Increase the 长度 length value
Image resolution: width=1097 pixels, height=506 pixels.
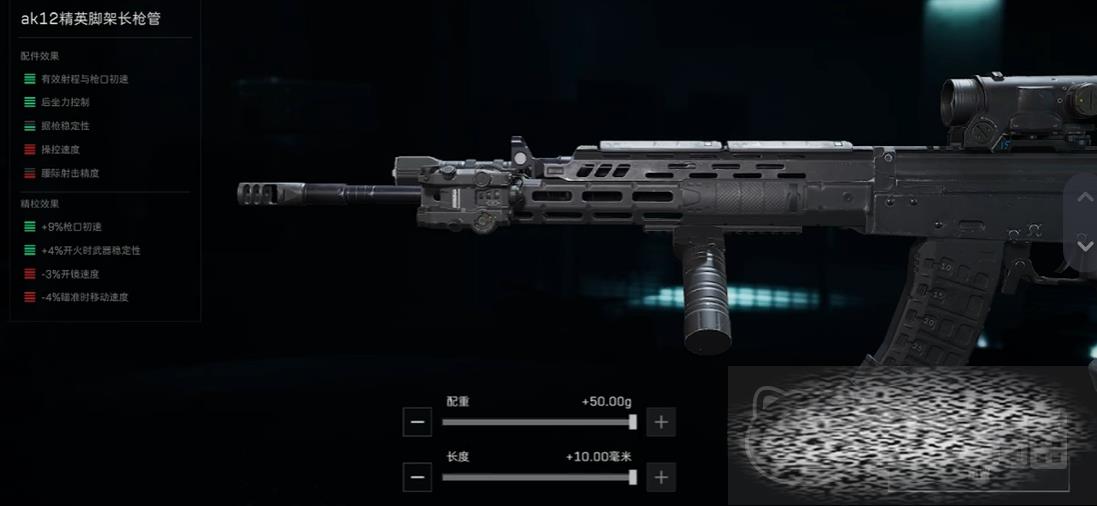660,477
